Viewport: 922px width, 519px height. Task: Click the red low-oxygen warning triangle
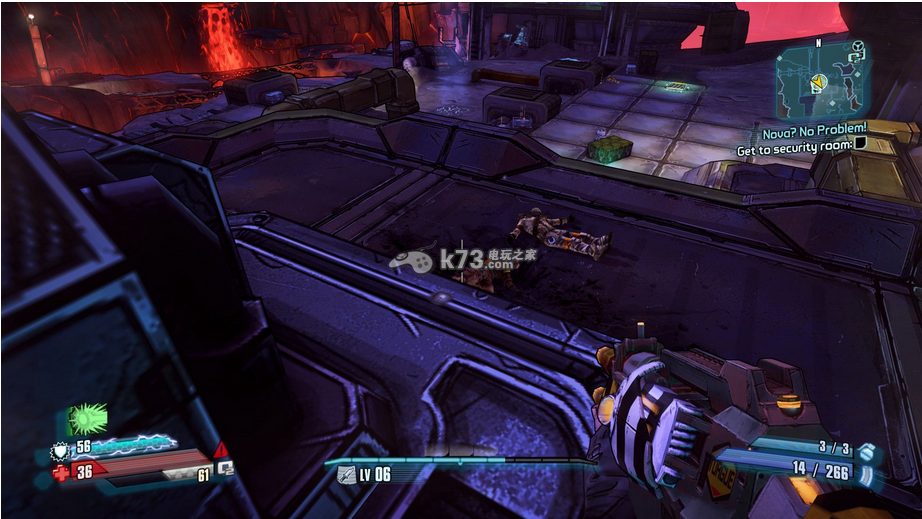tap(221, 449)
